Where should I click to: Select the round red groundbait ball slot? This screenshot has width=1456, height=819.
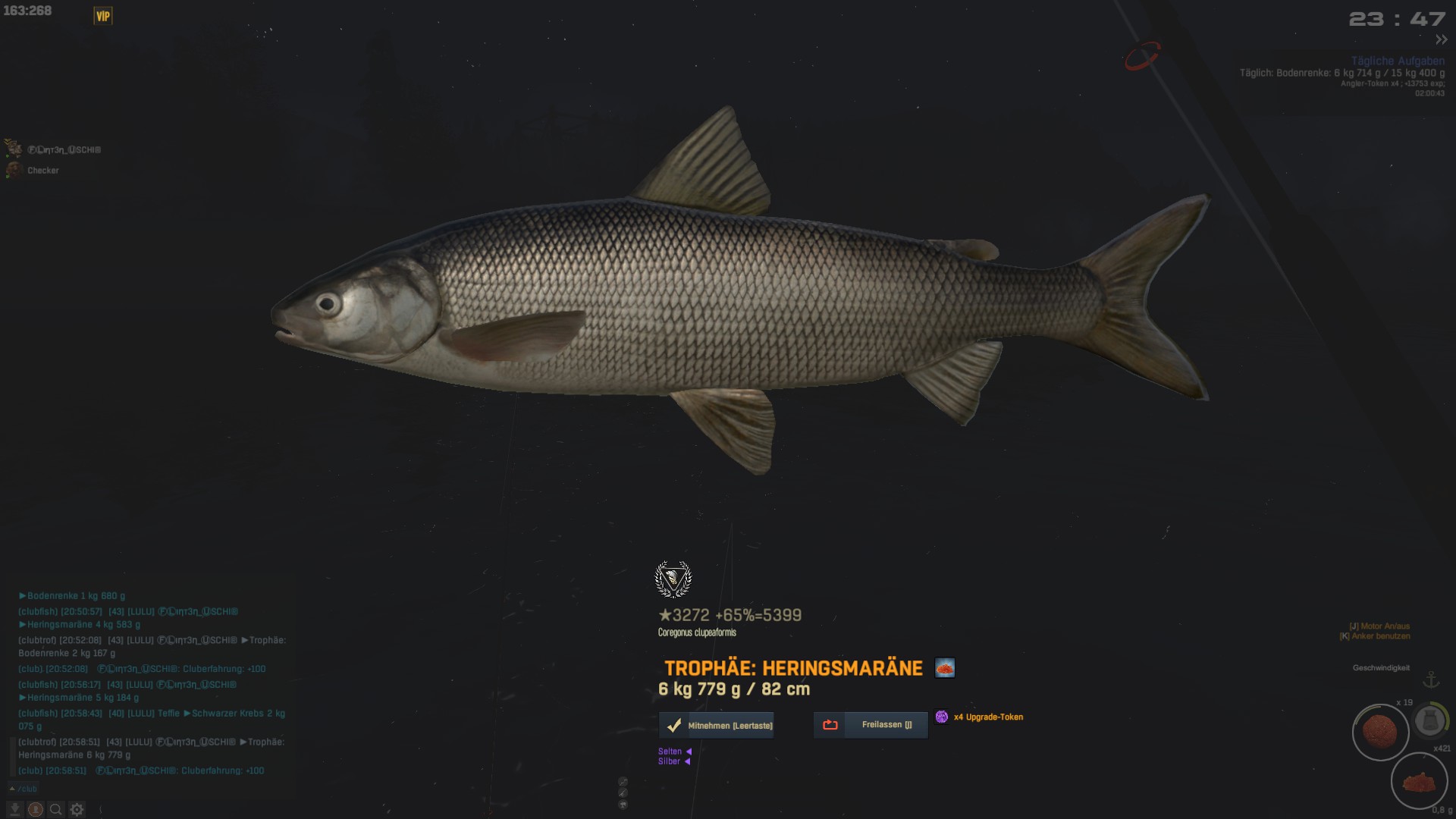1380,732
